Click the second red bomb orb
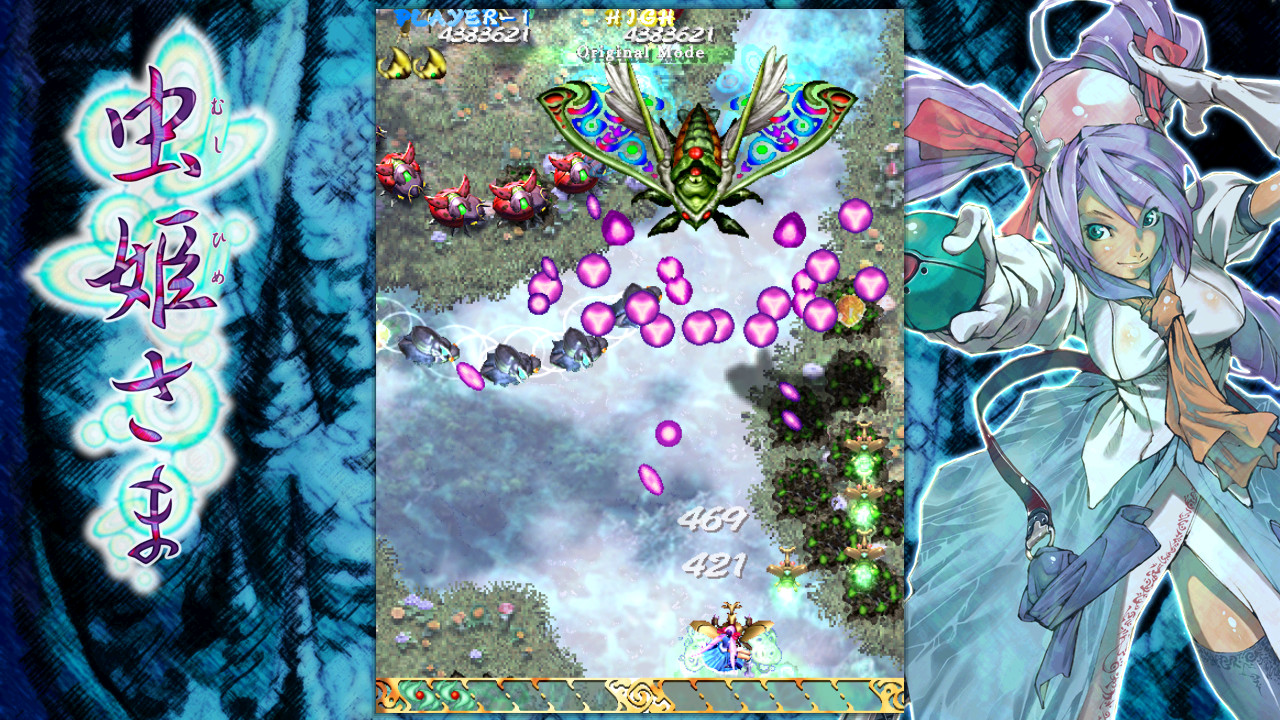Image resolution: width=1280 pixels, height=720 pixels. click(454, 693)
